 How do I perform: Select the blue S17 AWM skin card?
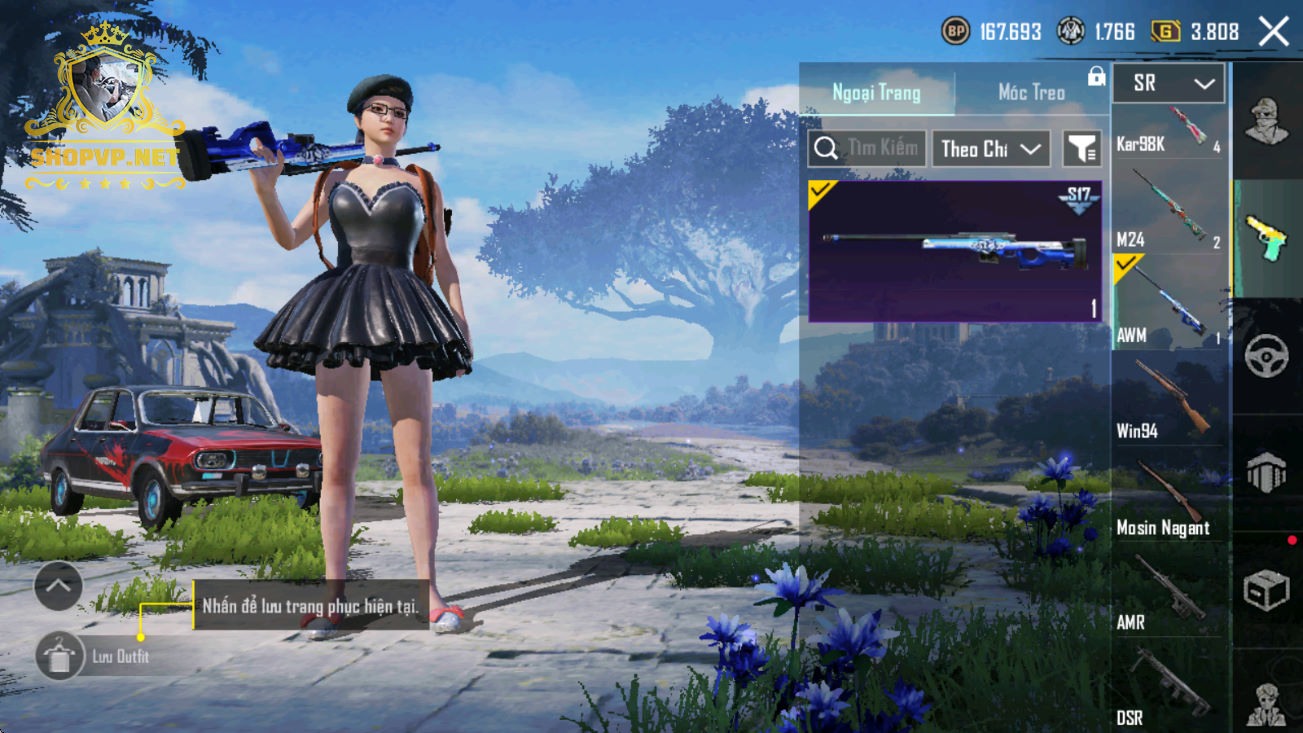pos(954,251)
